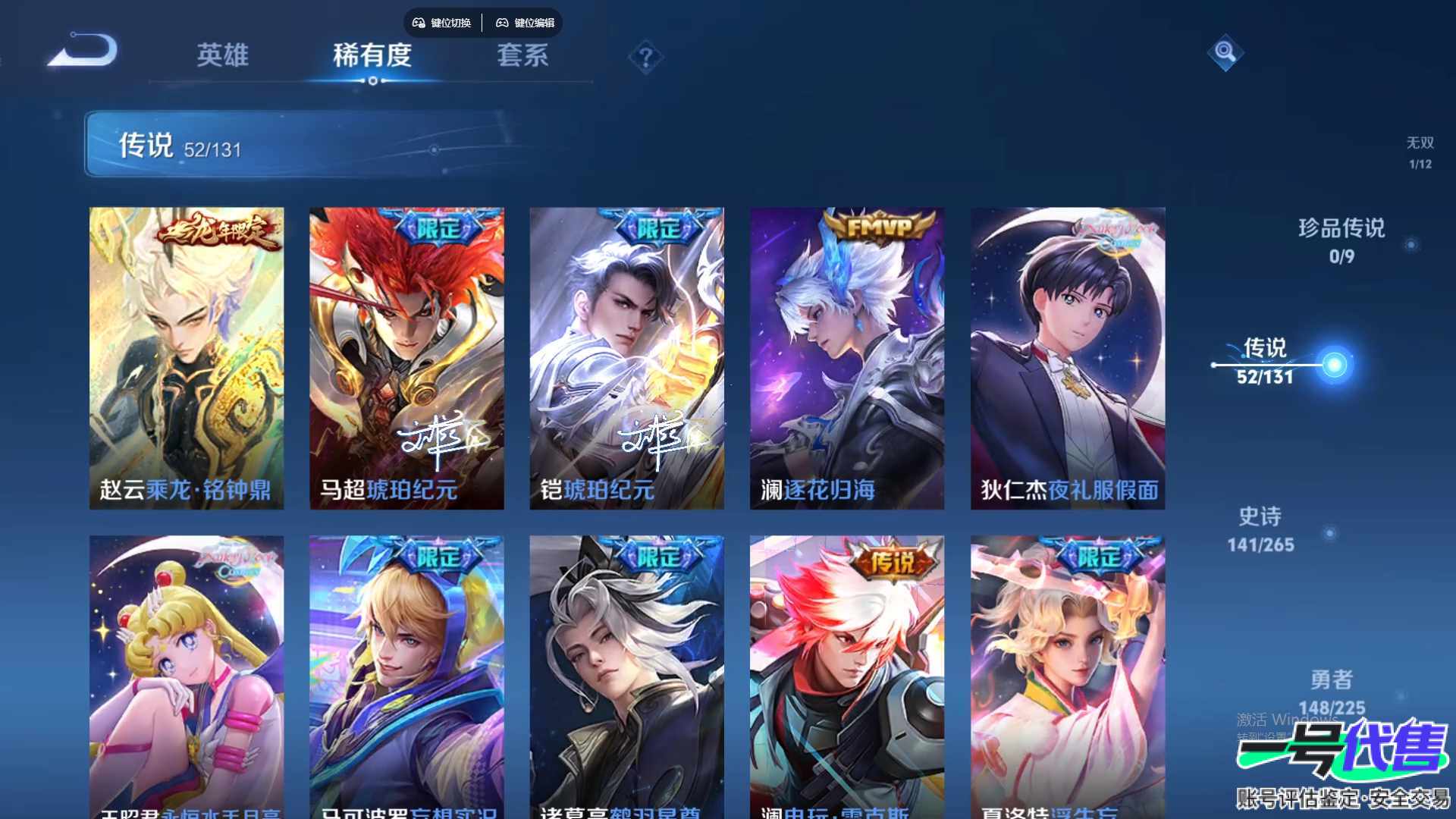Open the skin search magnifier
This screenshot has width=1456, height=819.
click(1225, 52)
